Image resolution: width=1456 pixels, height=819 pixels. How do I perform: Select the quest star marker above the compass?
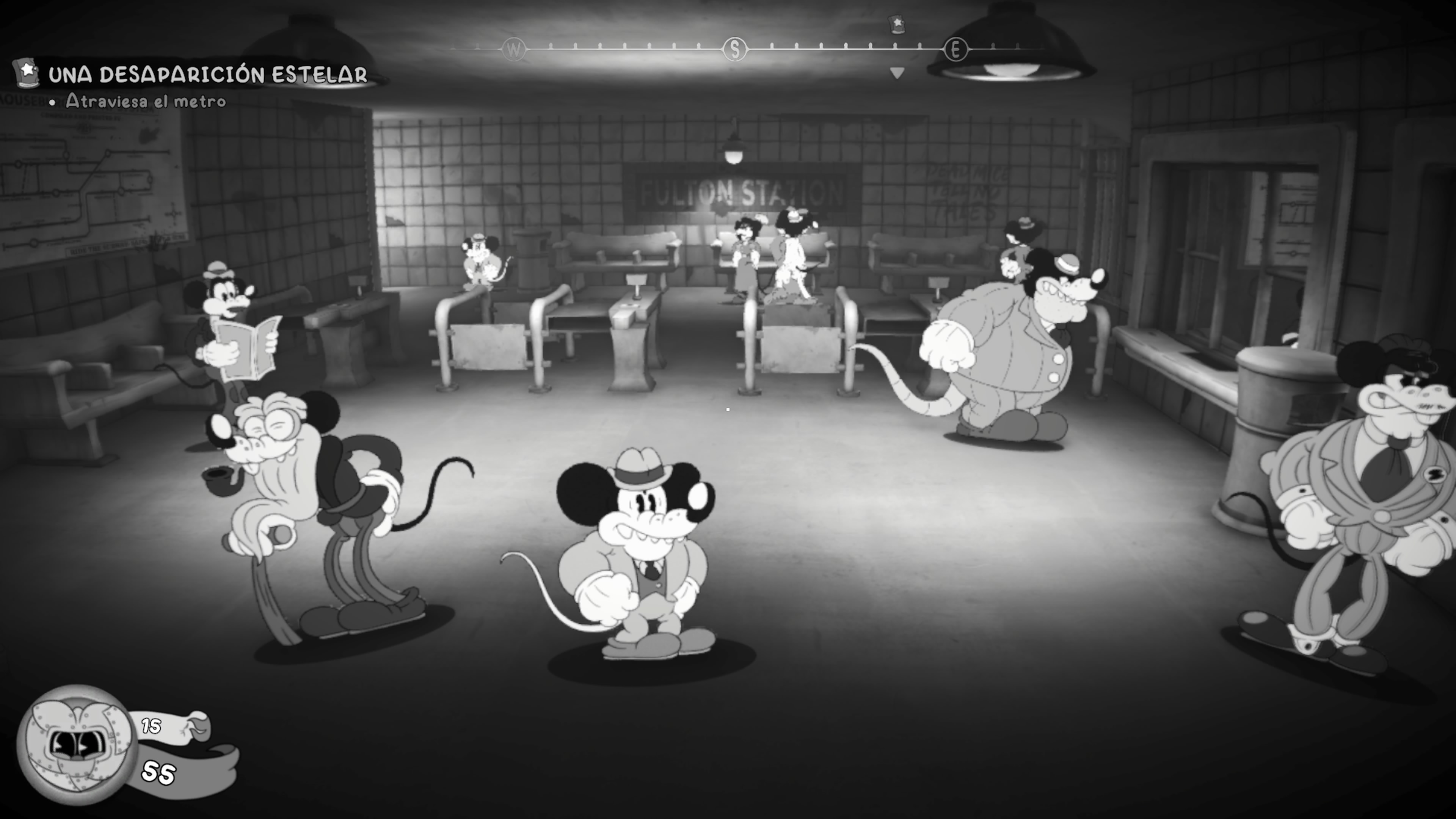click(897, 24)
